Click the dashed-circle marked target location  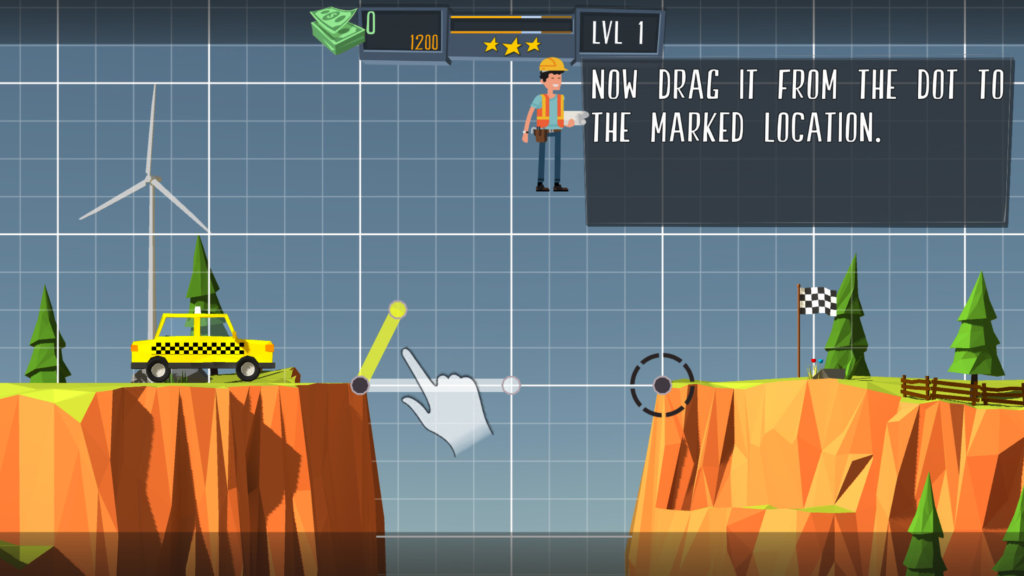pos(662,385)
